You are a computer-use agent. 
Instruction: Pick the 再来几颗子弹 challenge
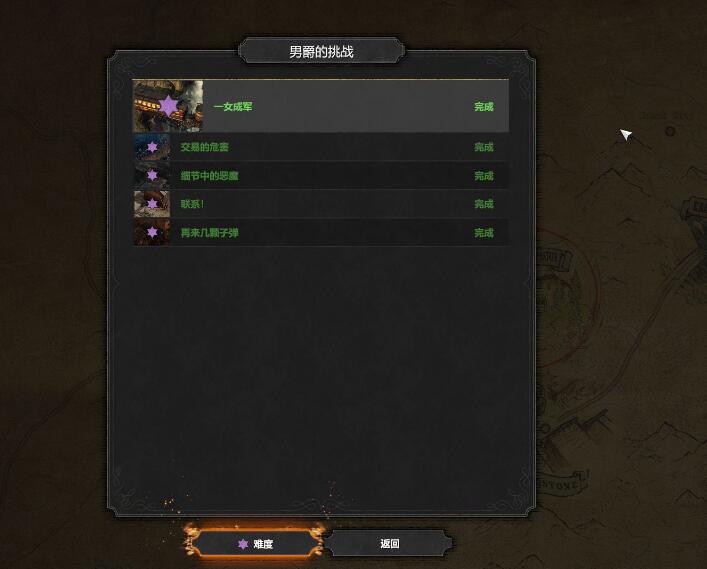pyautogui.click(x=320, y=233)
